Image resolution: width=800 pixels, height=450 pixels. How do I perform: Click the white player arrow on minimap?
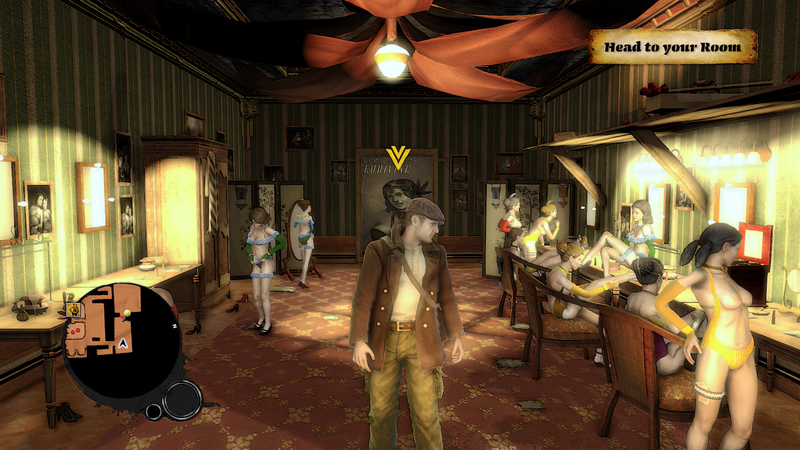click(x=122, y=343)
